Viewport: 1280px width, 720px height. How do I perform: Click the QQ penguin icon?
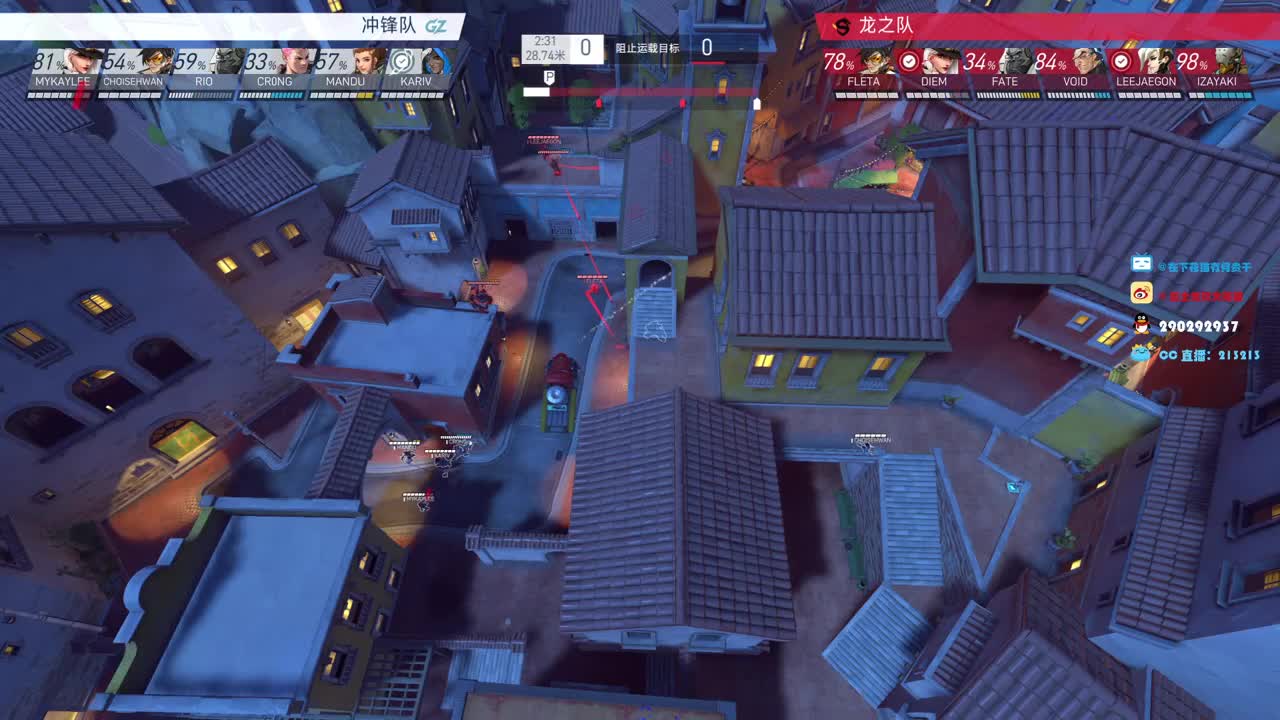coord(1142,323)
